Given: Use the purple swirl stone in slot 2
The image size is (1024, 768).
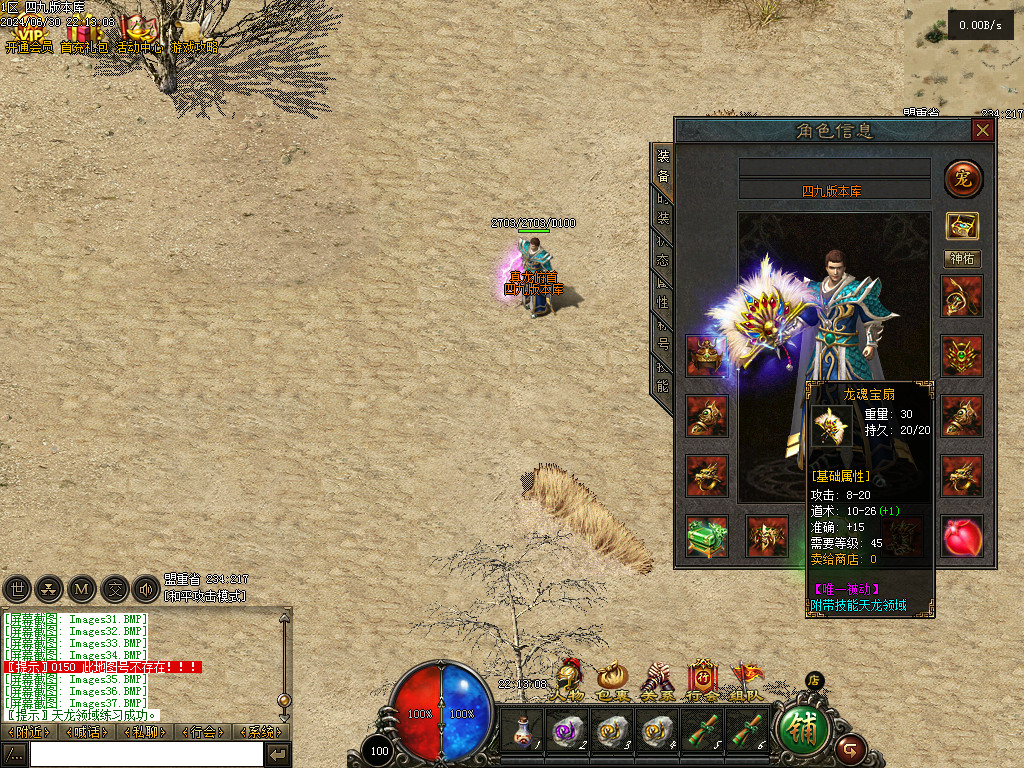Looking at the screenshot, I should point(566,732).
